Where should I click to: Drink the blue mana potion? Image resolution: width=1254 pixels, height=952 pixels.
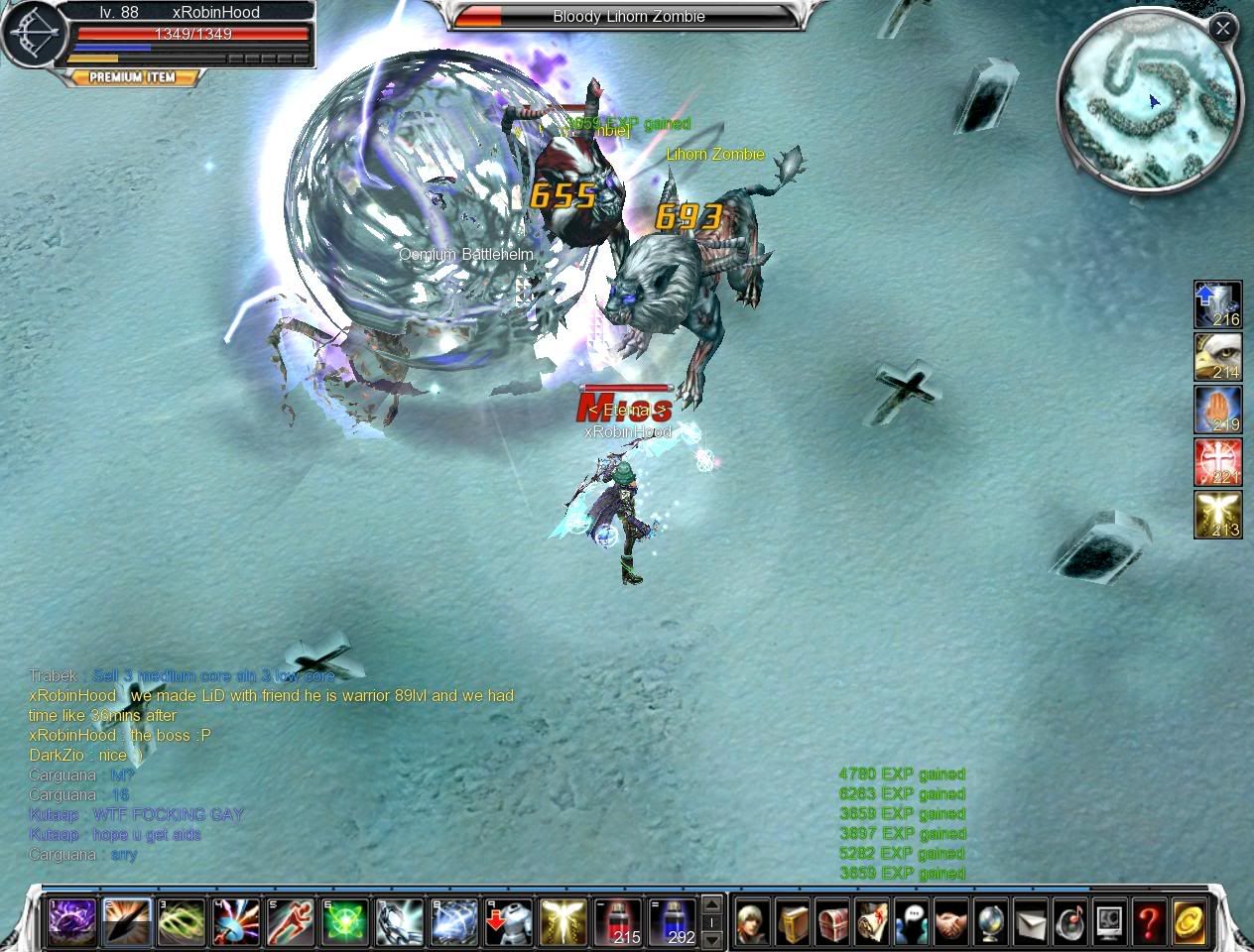click(x=672, y=922)
